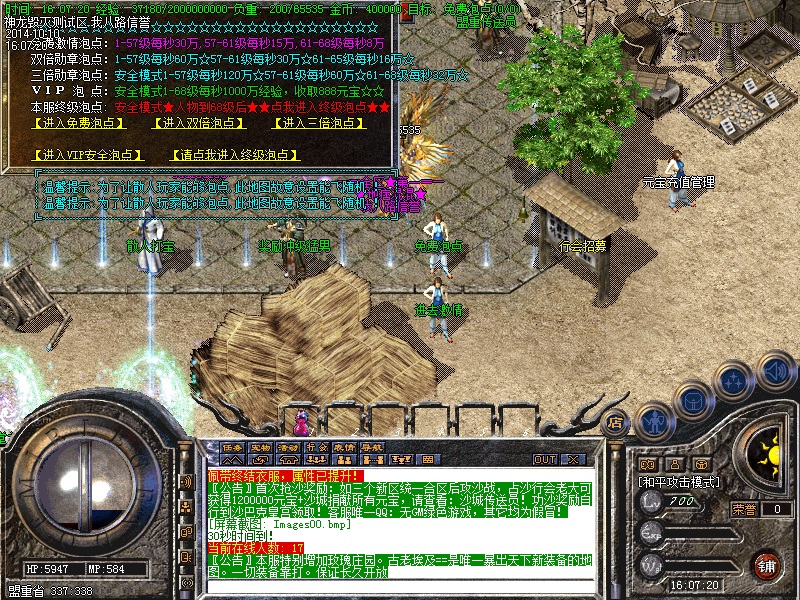Open the character equipment round button
Screen dimensions: 800x600
[654, 423]
